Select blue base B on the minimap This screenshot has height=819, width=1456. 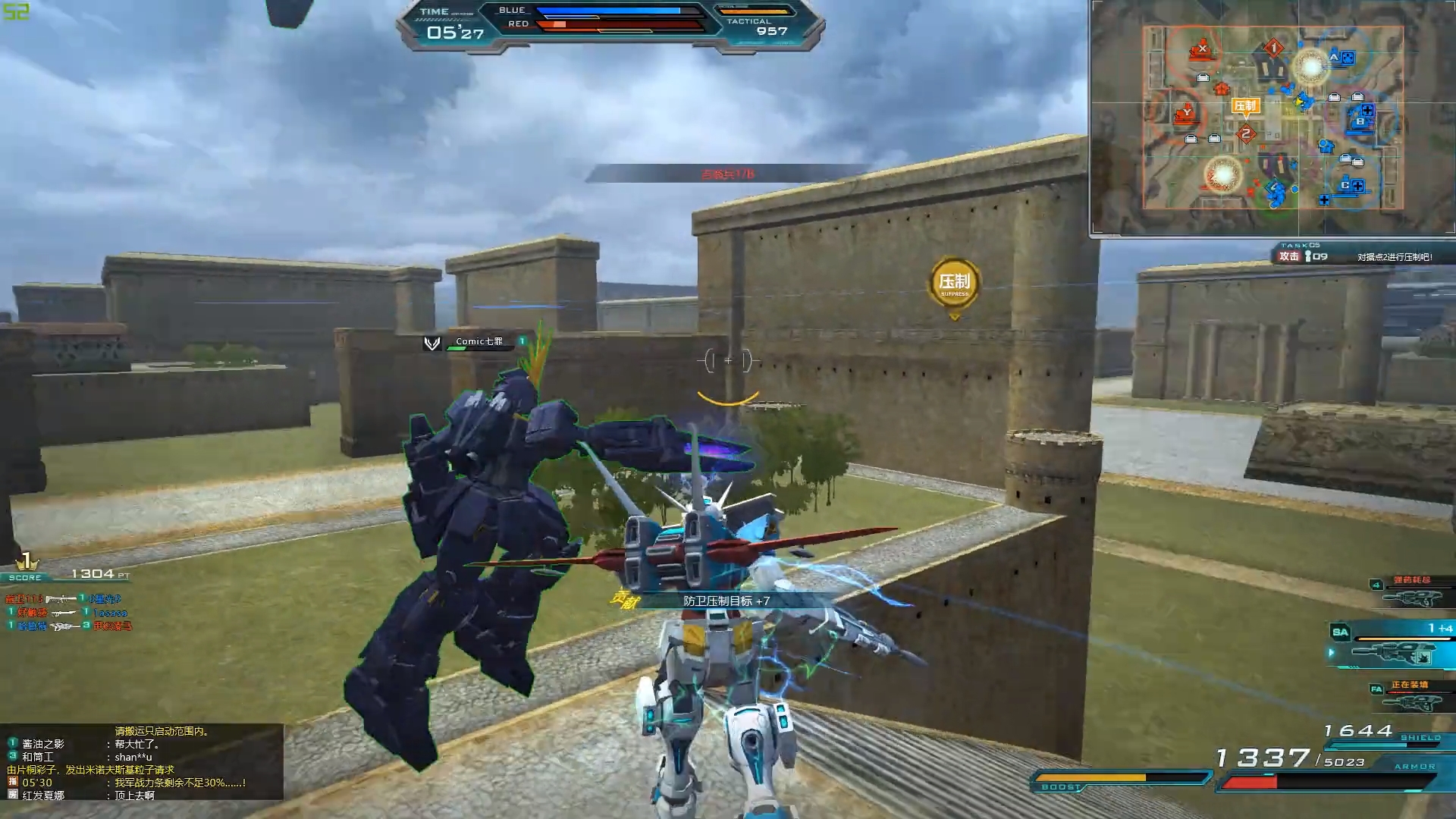coord(1360,121)
